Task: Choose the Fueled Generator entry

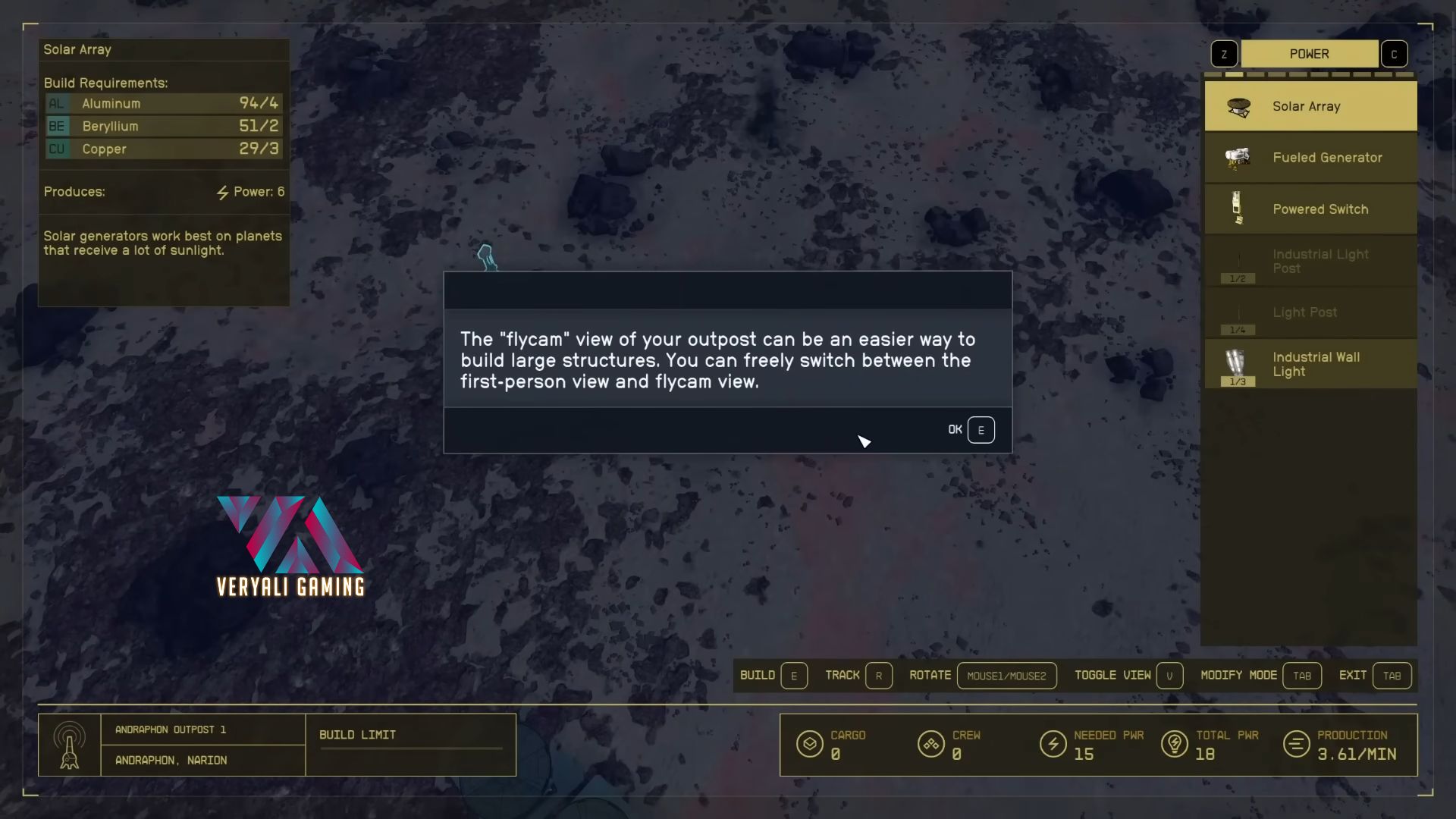Action: coord(1310,158)
